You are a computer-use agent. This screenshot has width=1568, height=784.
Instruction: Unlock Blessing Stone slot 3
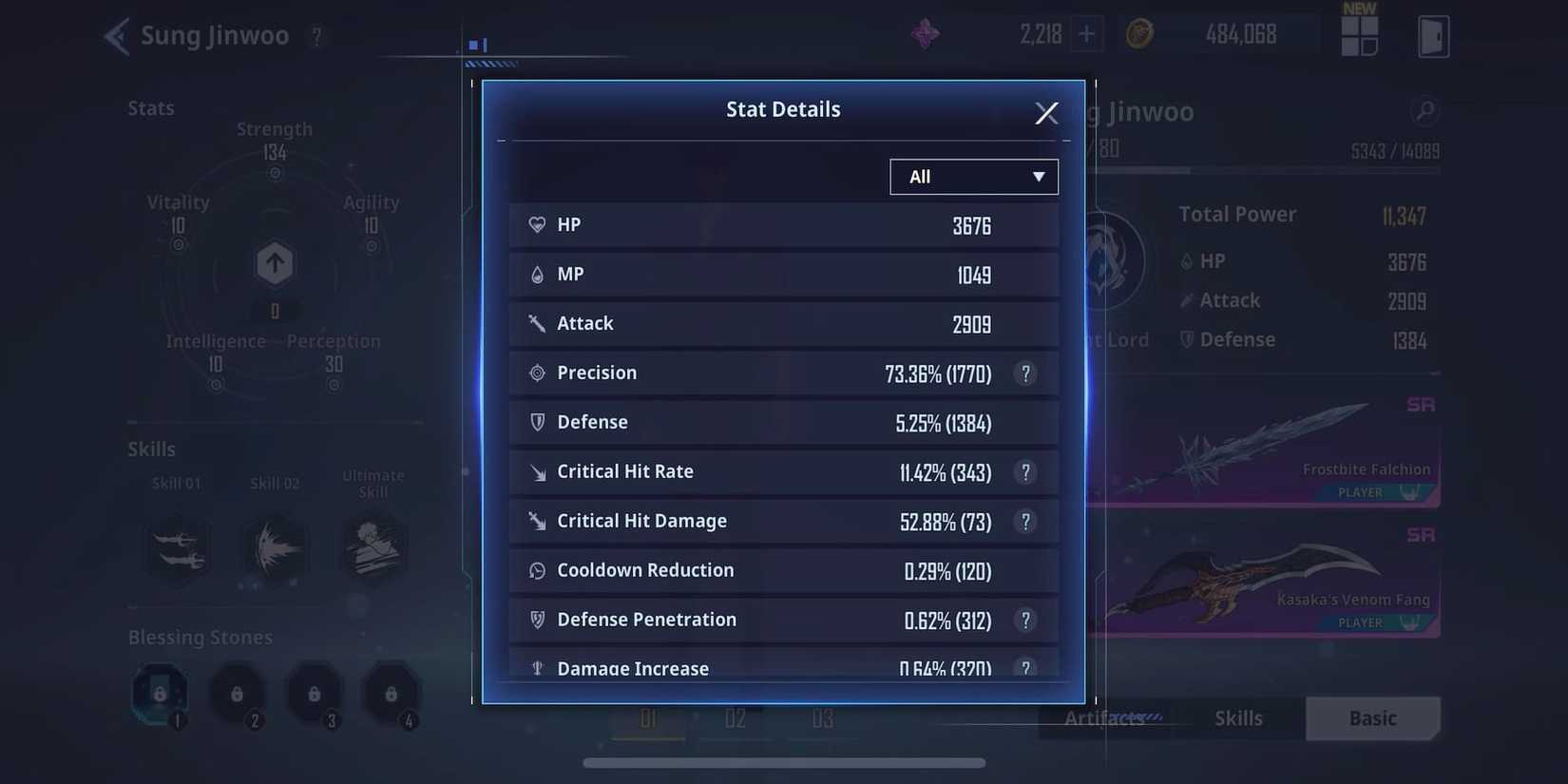click(x=315, y=693)
